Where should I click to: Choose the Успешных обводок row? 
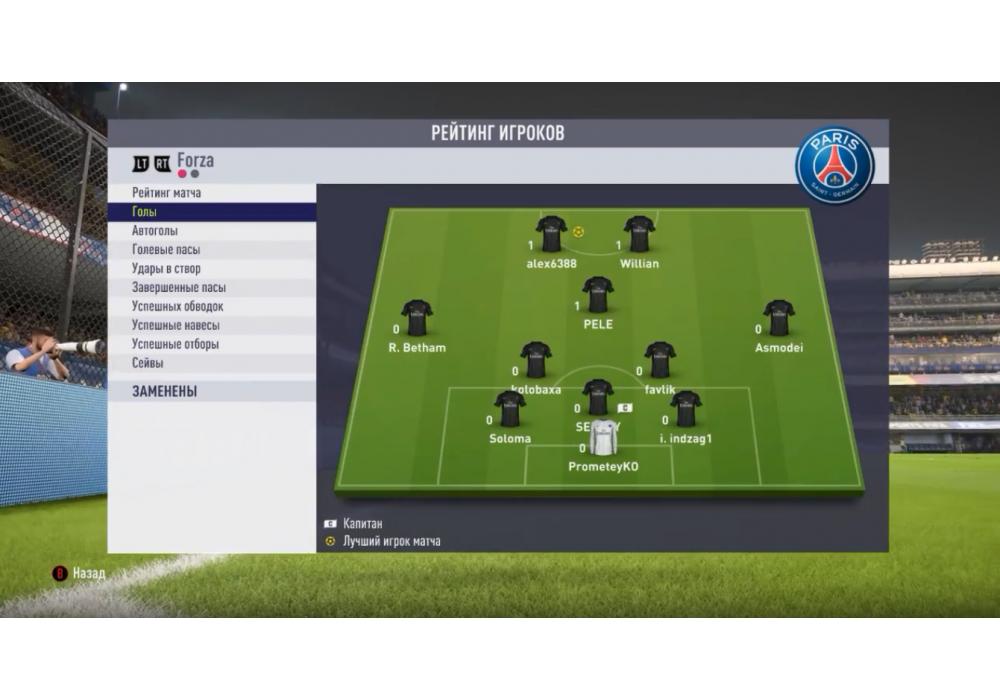pyautogui.click(x=212, y=307)
